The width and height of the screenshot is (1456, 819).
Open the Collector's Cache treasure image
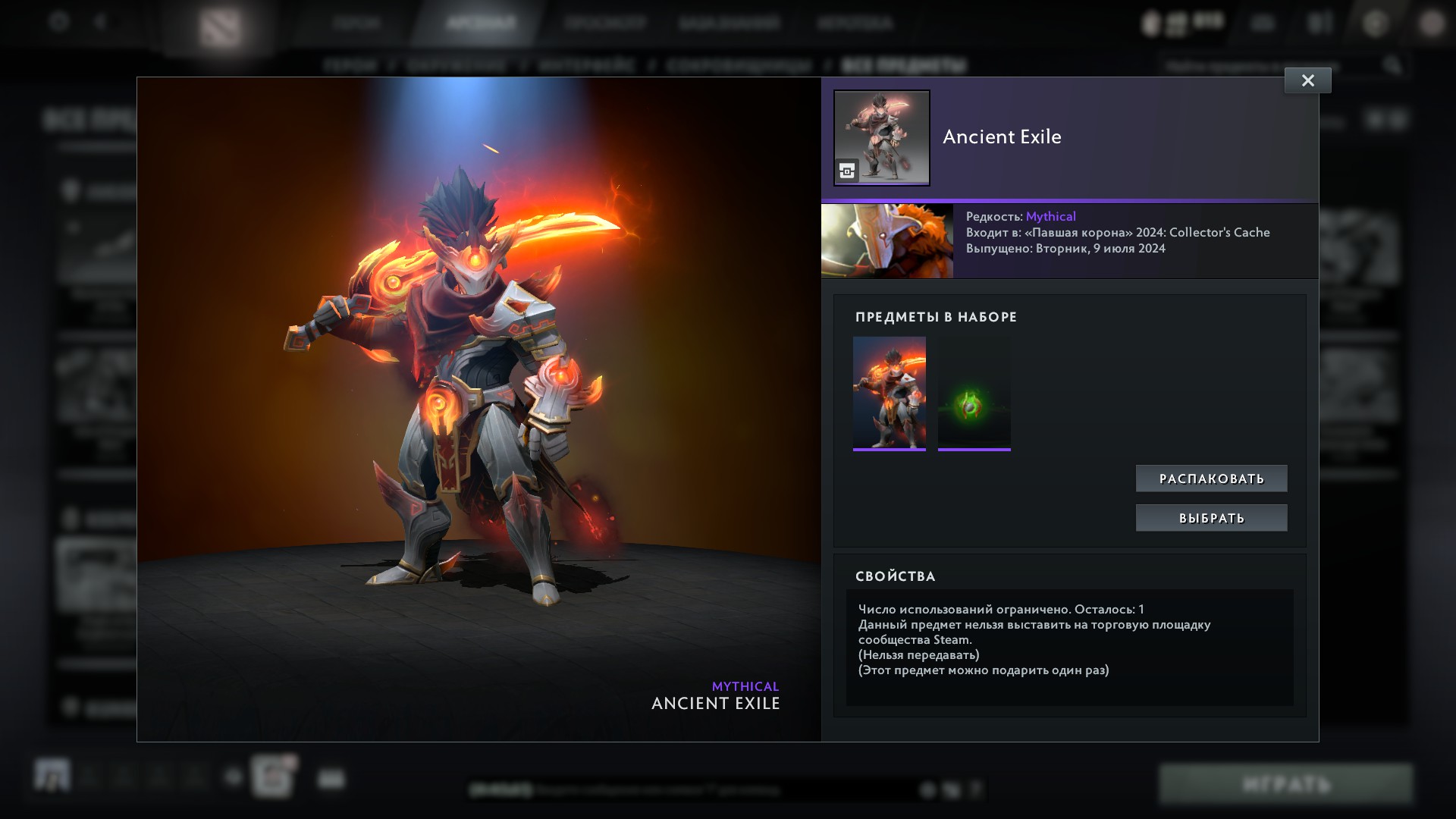pos(886,240)
